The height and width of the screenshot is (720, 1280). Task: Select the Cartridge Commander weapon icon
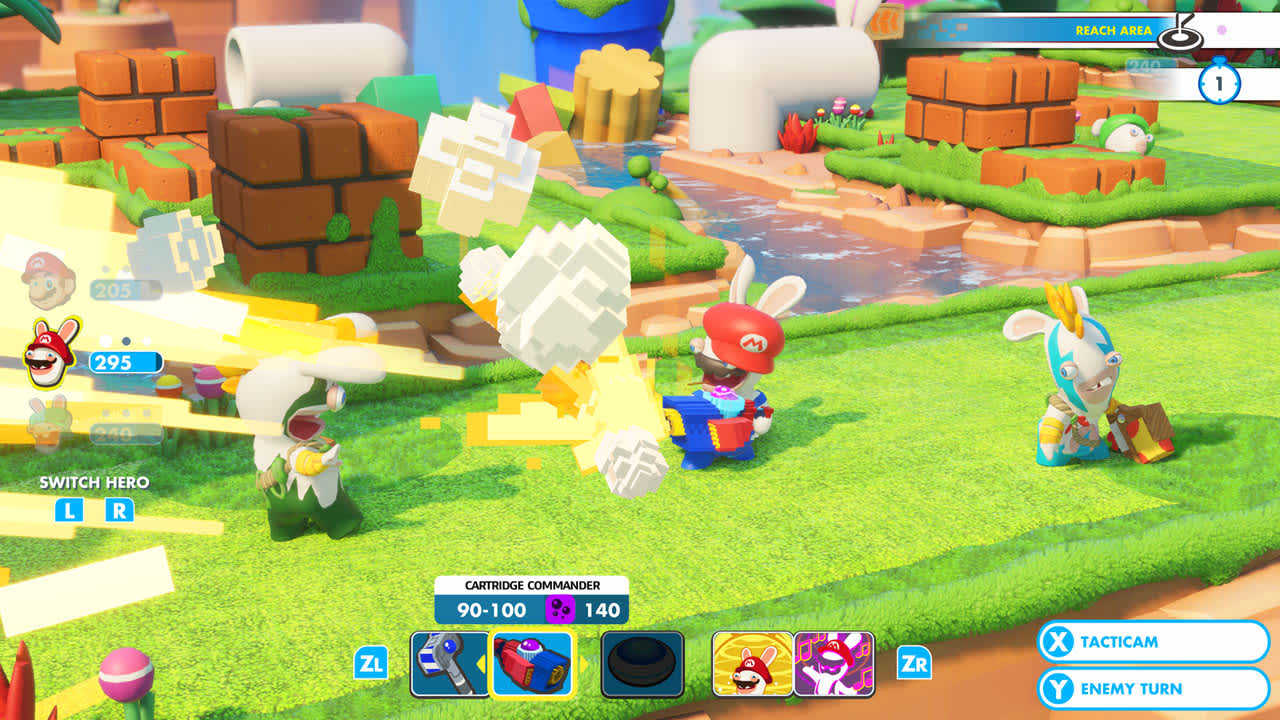point(533,663)
